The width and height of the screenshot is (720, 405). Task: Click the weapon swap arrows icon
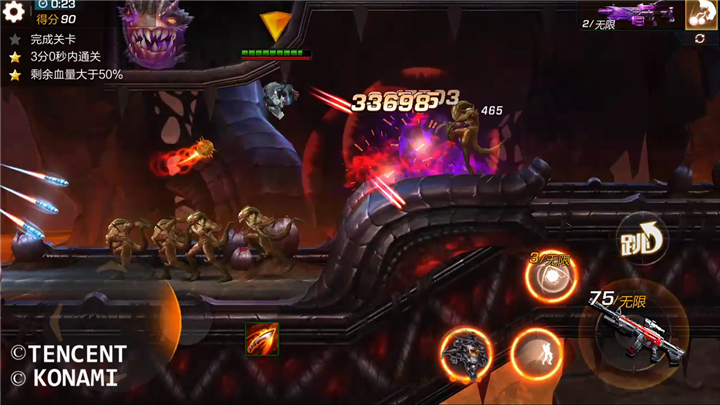[700, 38]
